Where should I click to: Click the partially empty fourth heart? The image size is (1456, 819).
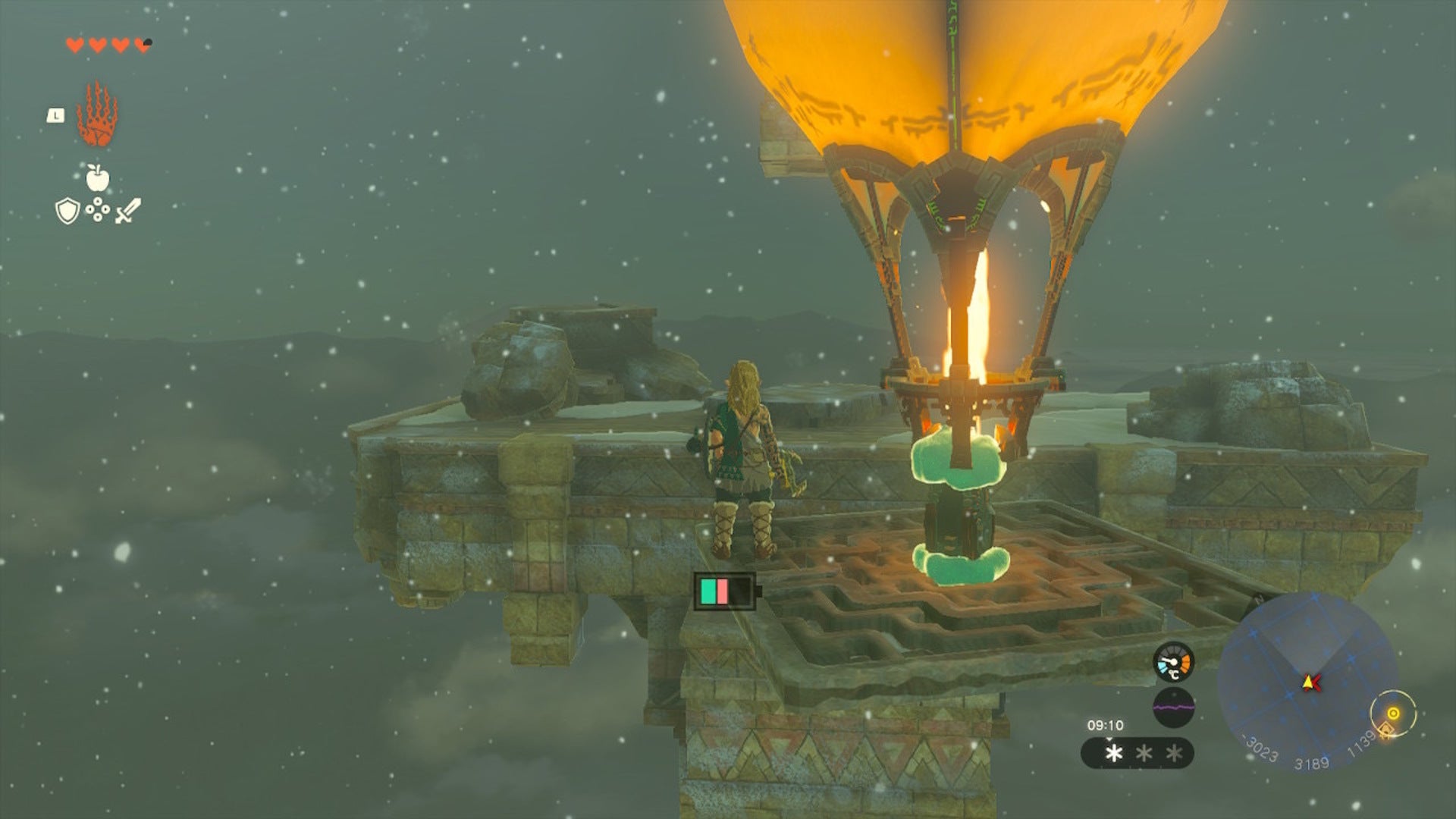143,45
